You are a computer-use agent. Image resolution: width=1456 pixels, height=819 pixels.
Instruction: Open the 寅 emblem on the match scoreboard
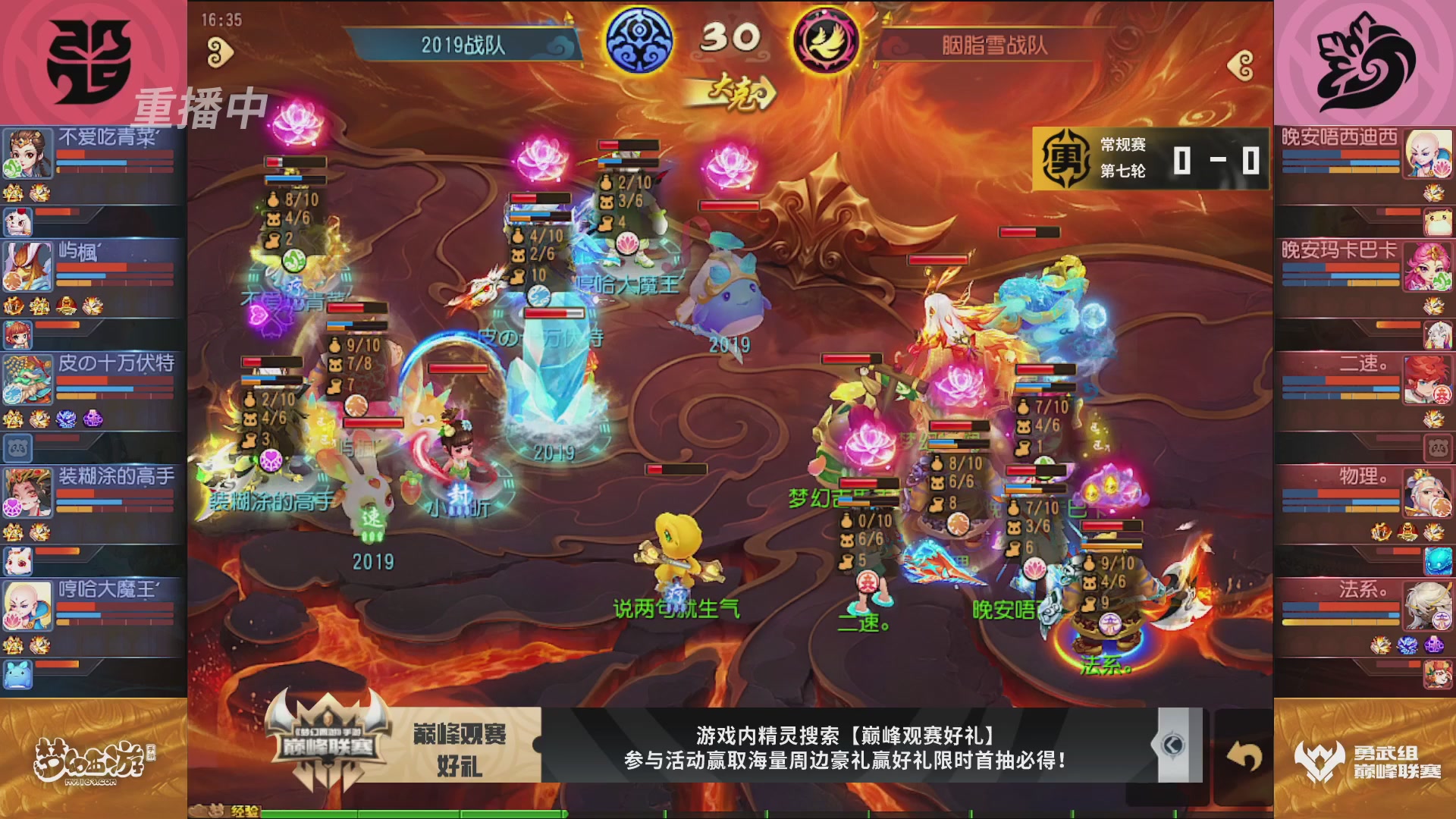(1064, 159)
